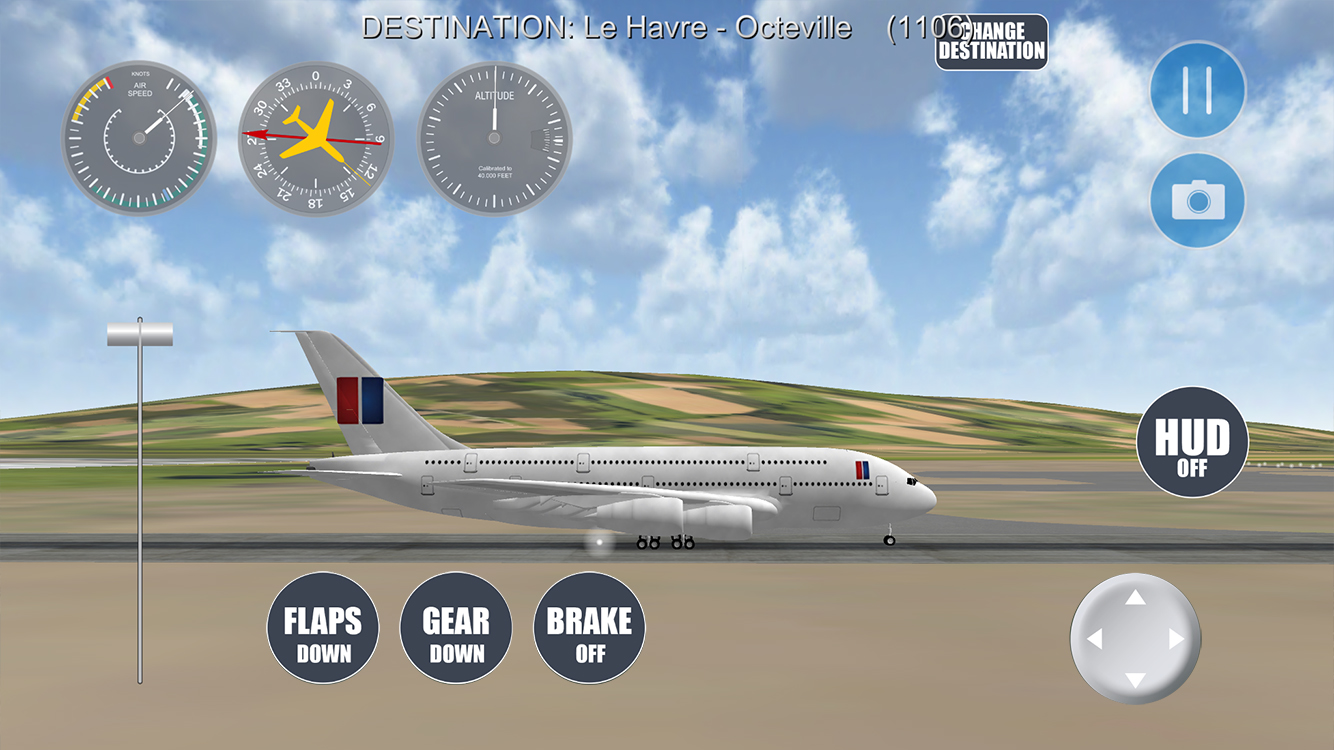Viewport: 1334px width, 750px height.
Task: Toggle the Brake Off button
Action: 589,628
